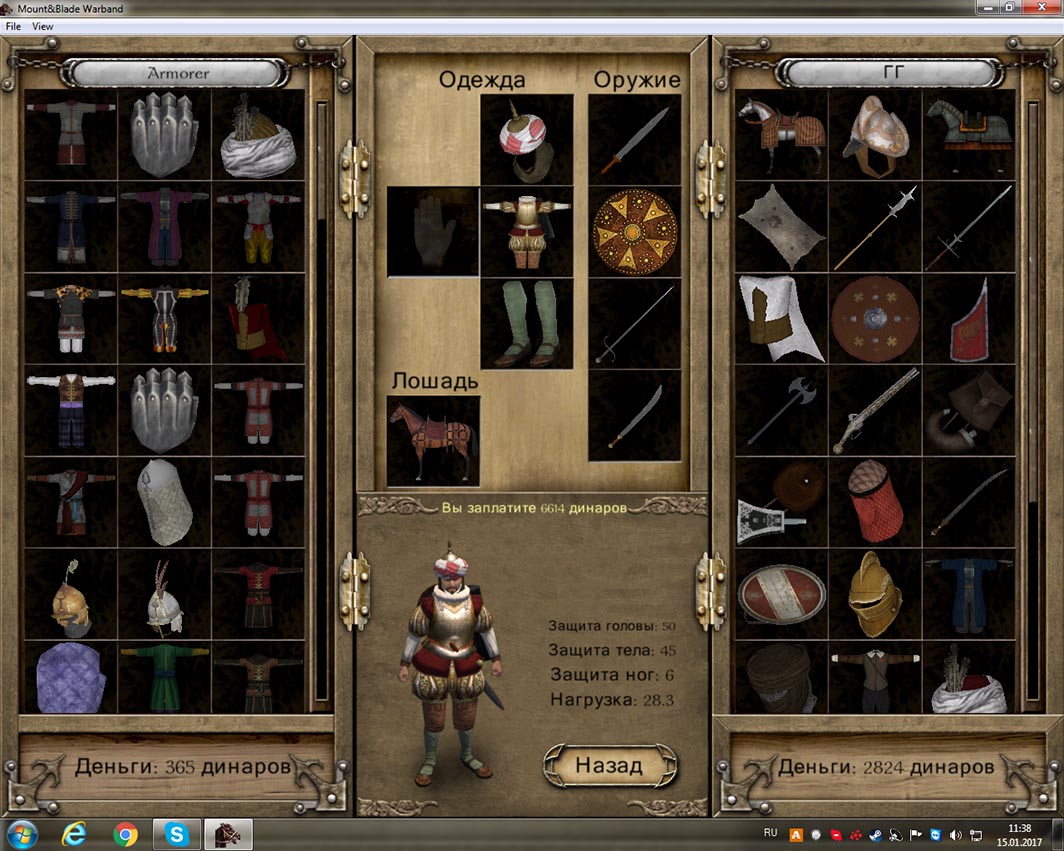Open the File menu
The height and width of the screenshot is (851, 1064).
point(13,27)
